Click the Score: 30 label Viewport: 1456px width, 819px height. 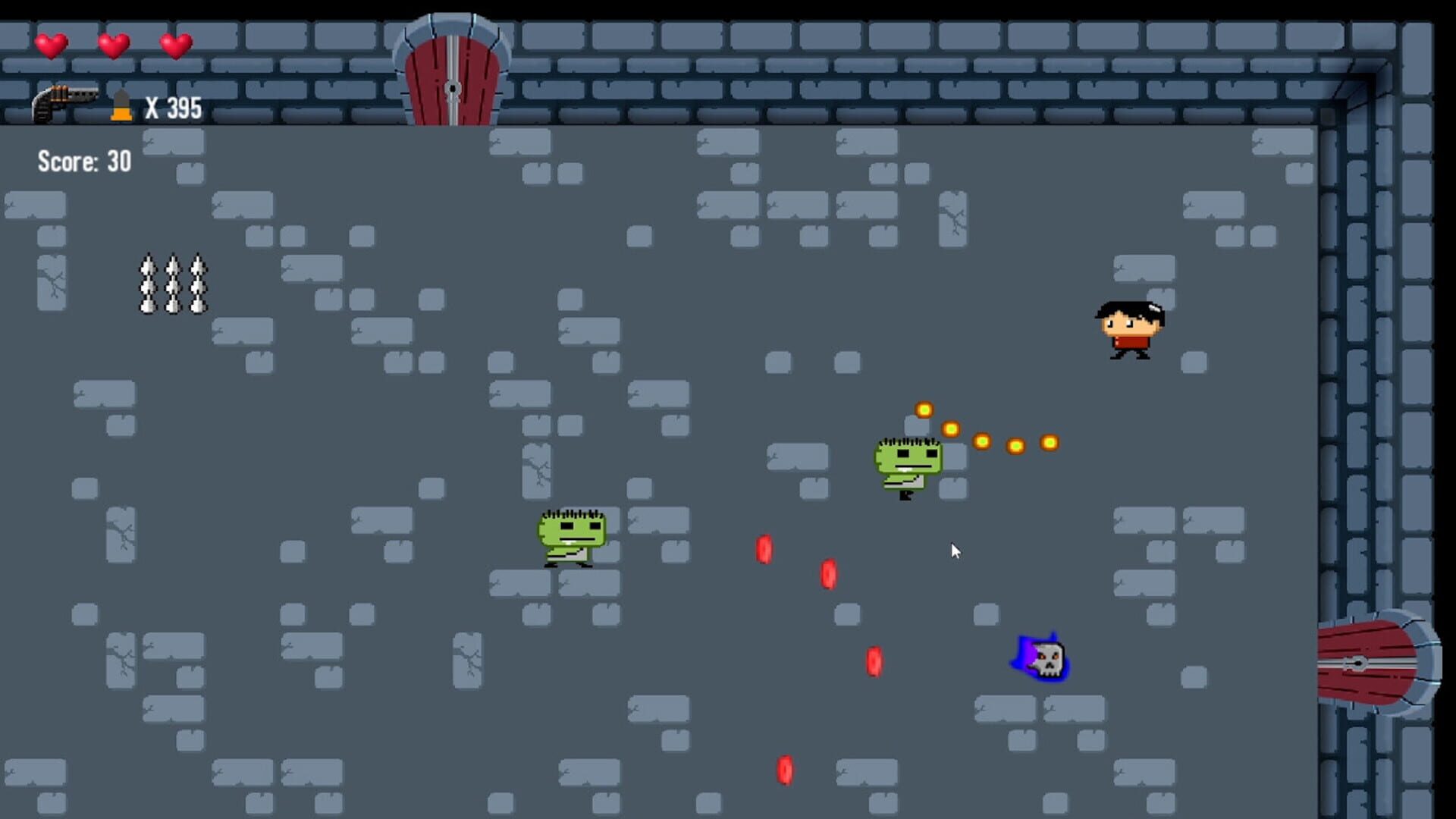click(83, 162)
